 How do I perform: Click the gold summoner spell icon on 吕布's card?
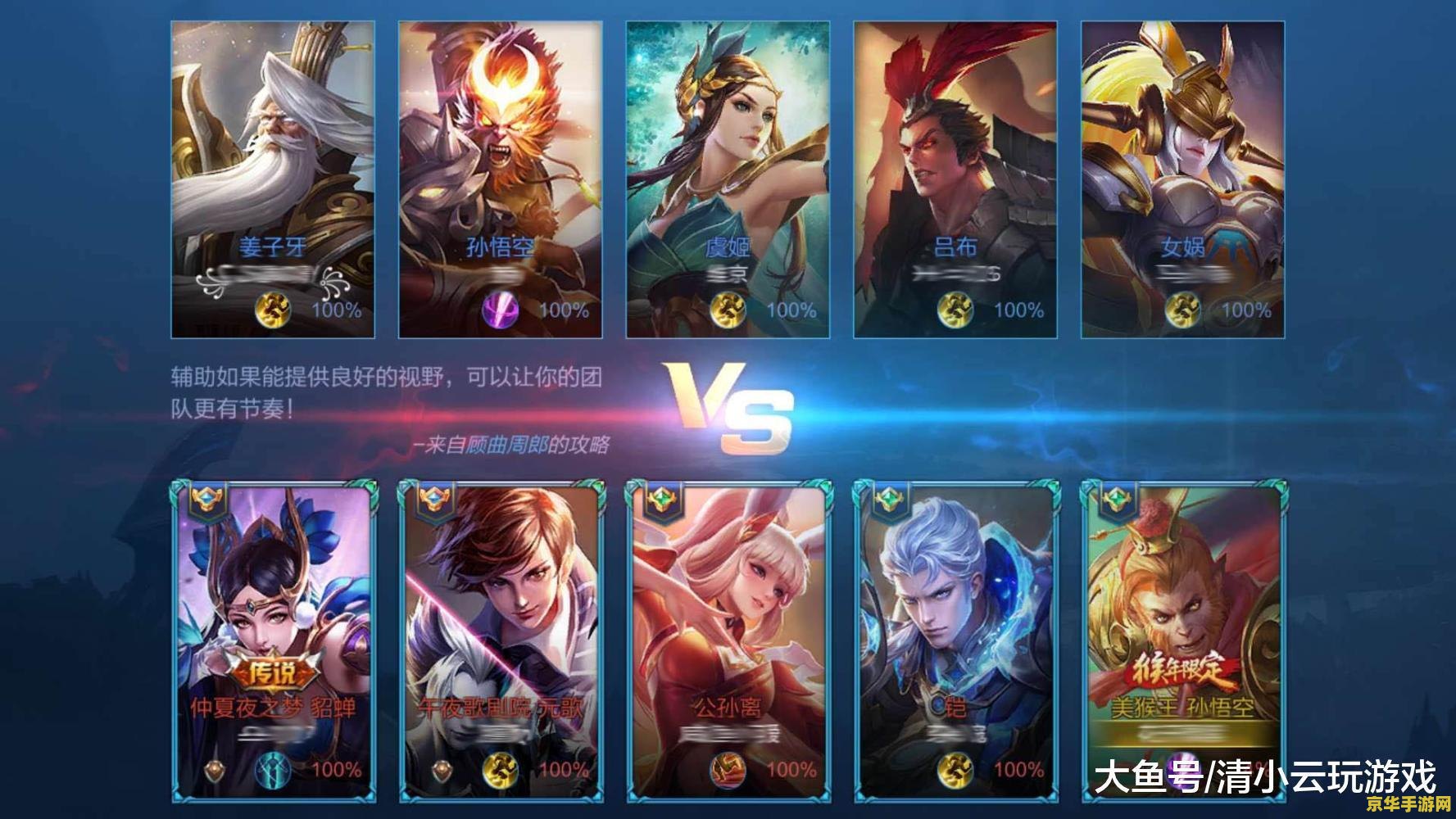tap(955, 310)
